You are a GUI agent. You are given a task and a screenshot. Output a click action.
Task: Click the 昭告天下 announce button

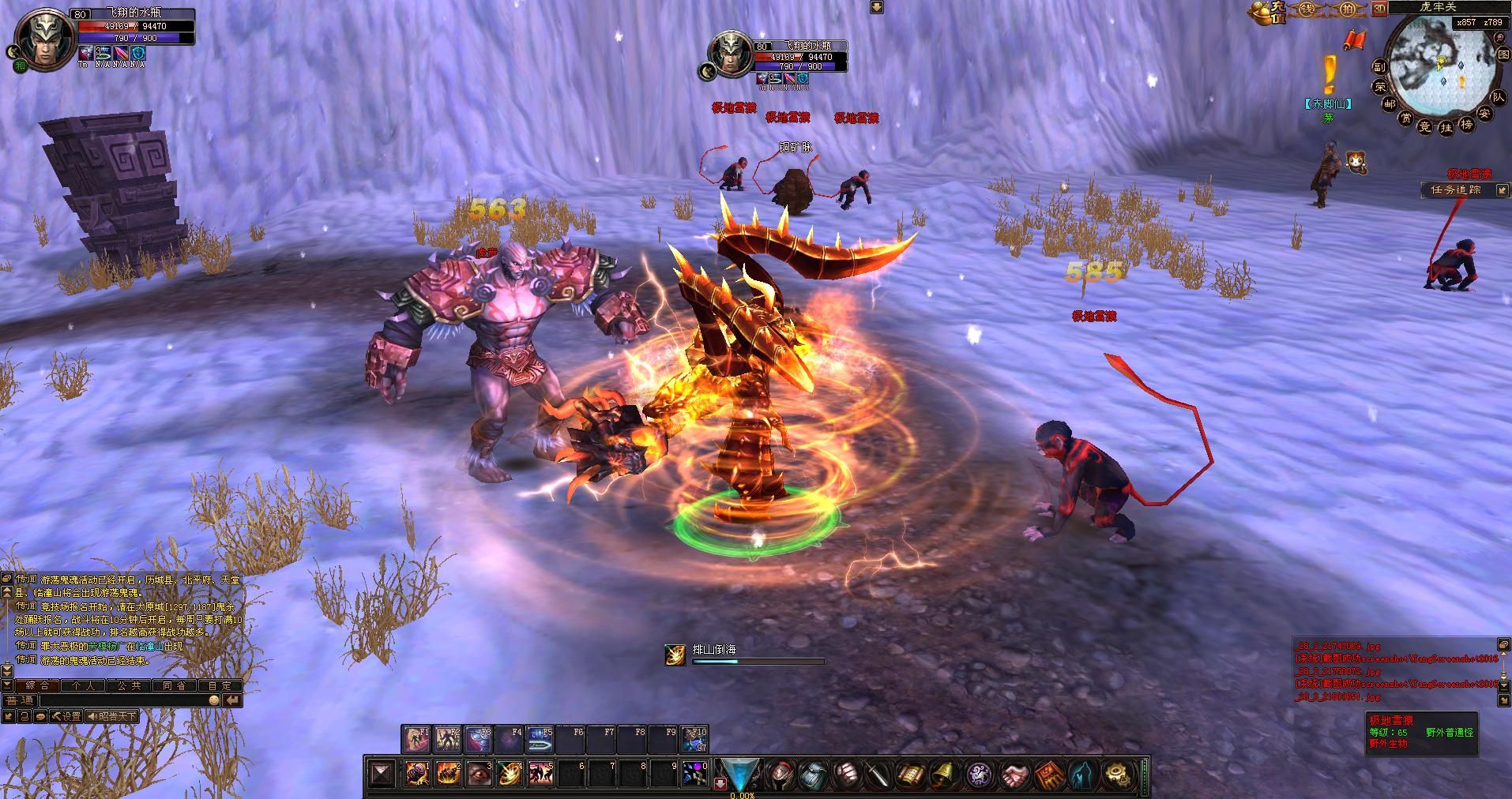111,716
